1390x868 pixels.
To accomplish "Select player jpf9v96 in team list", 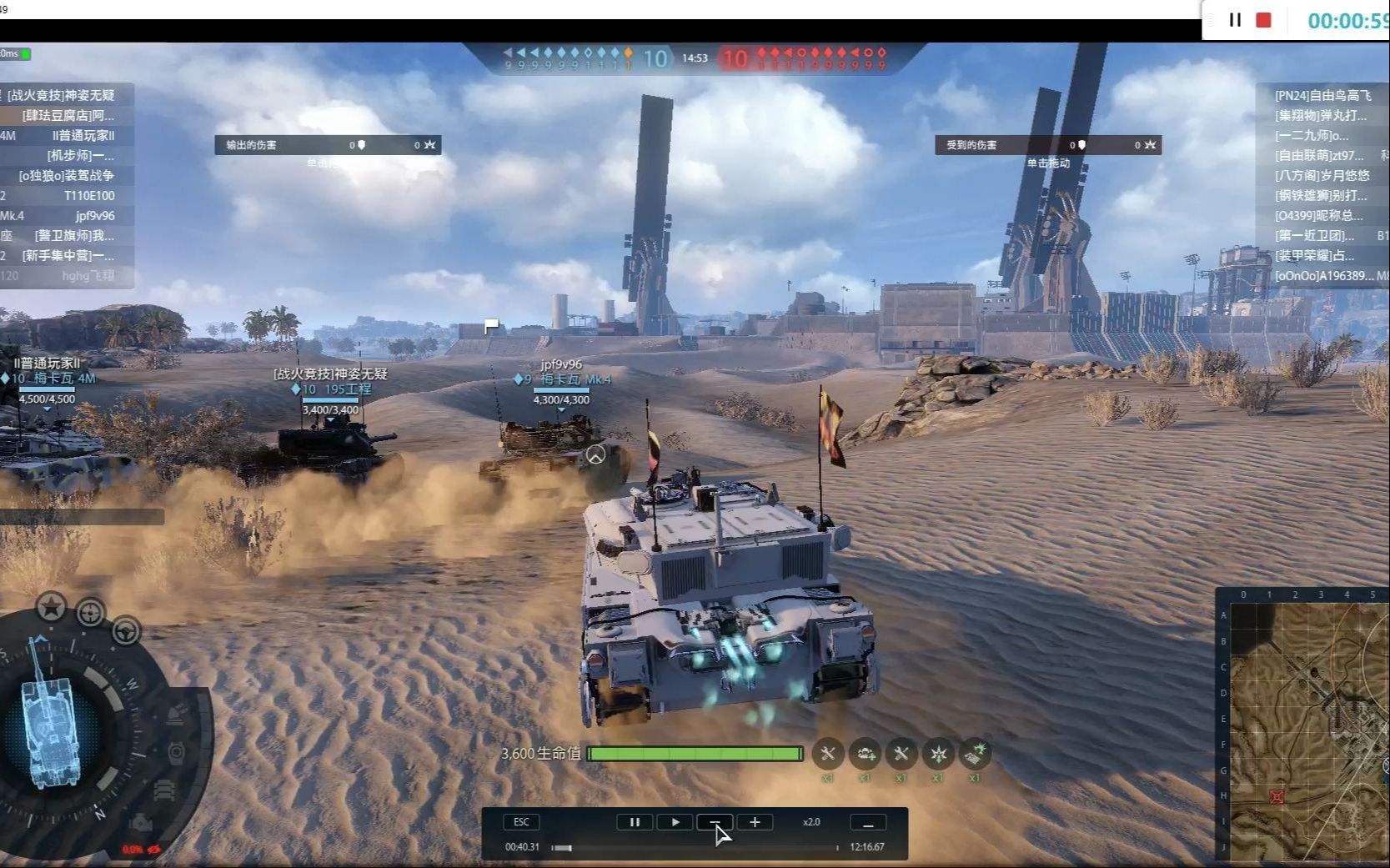I will point(94,216).
